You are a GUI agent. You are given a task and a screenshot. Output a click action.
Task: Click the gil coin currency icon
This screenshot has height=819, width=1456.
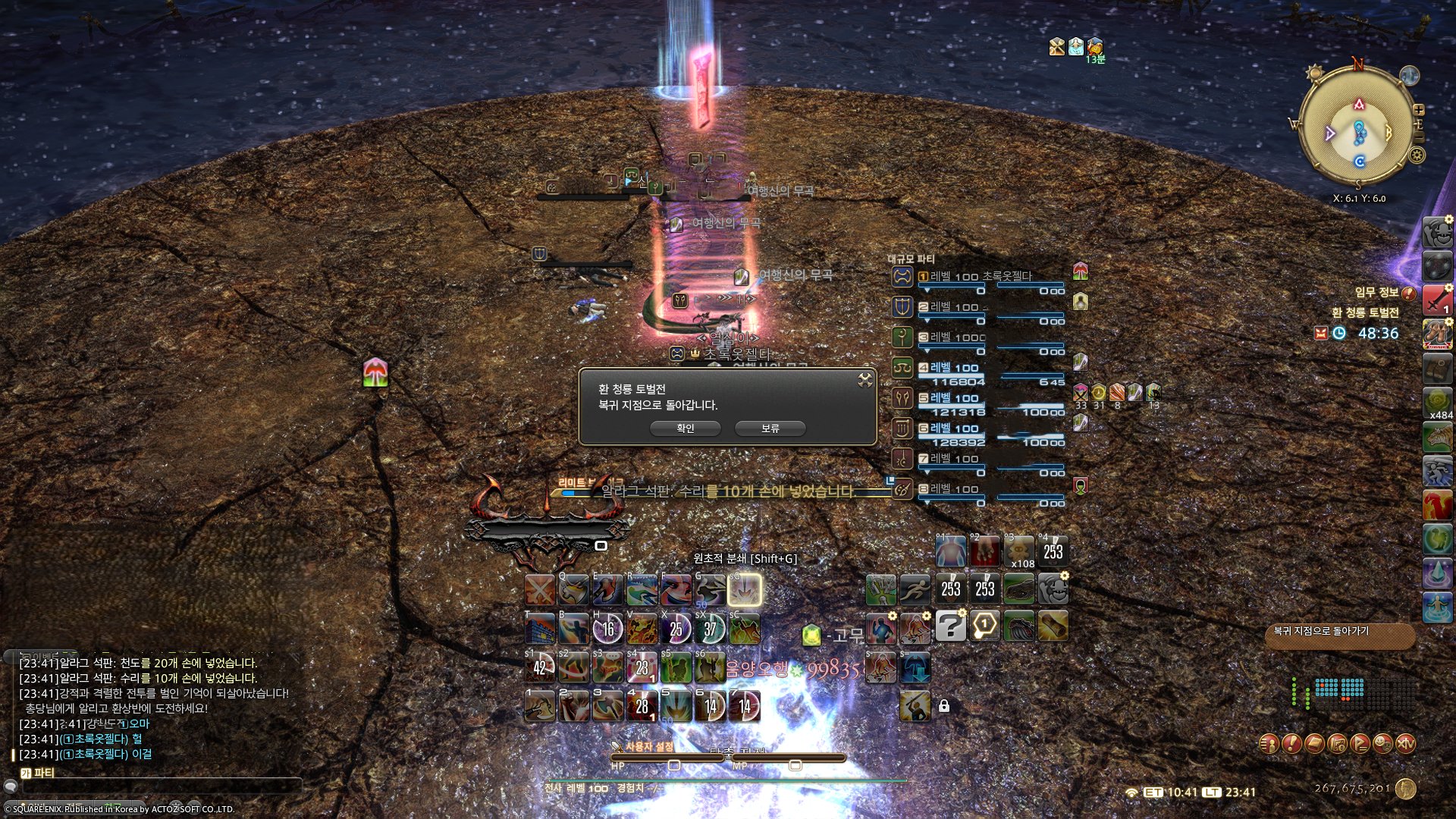tap(1406, 789)
